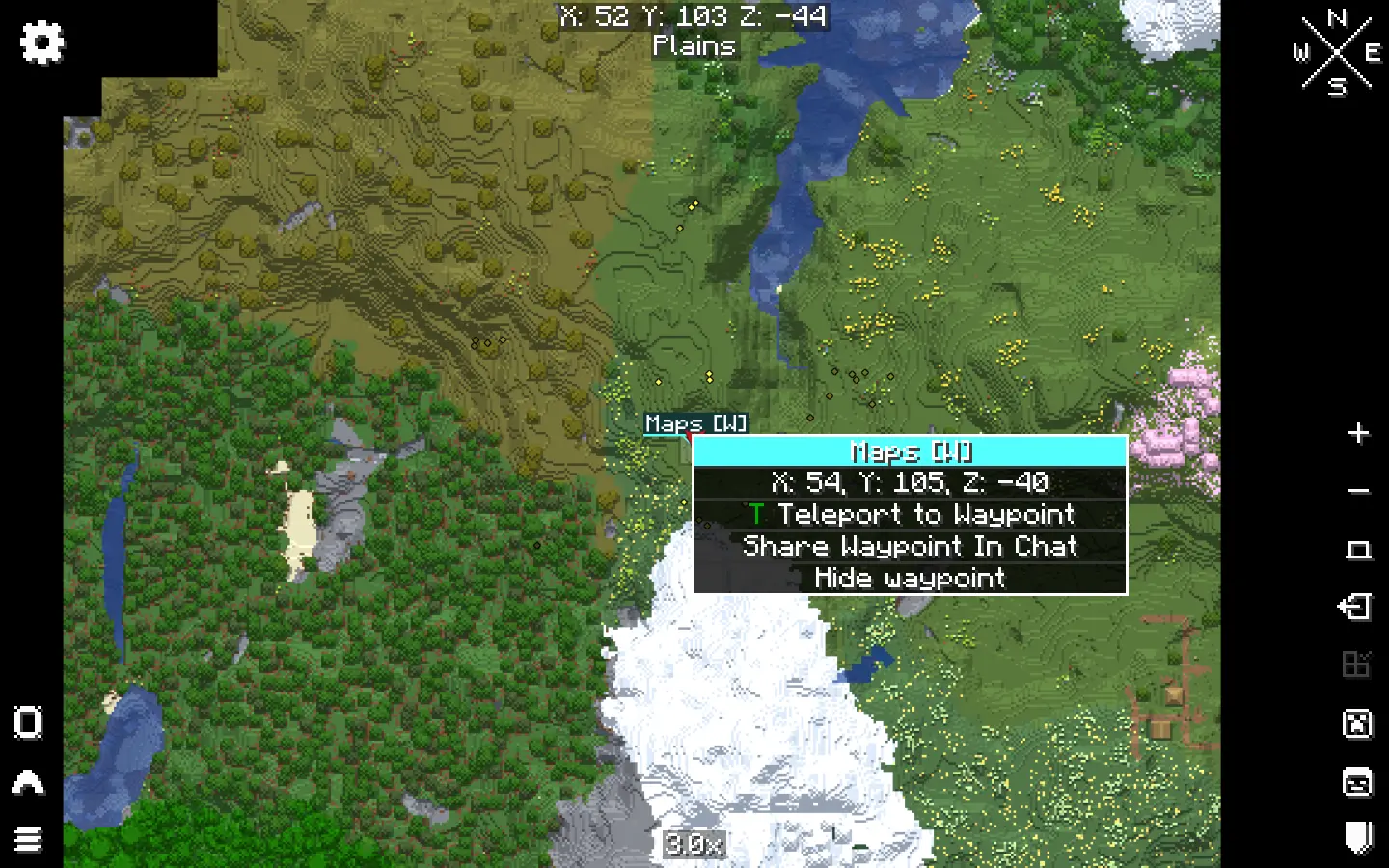Click the shield waypoint icon at bottom-right
This screenshot has height=868, width=1389.
pyautogui.click(x=1359, y=835)
